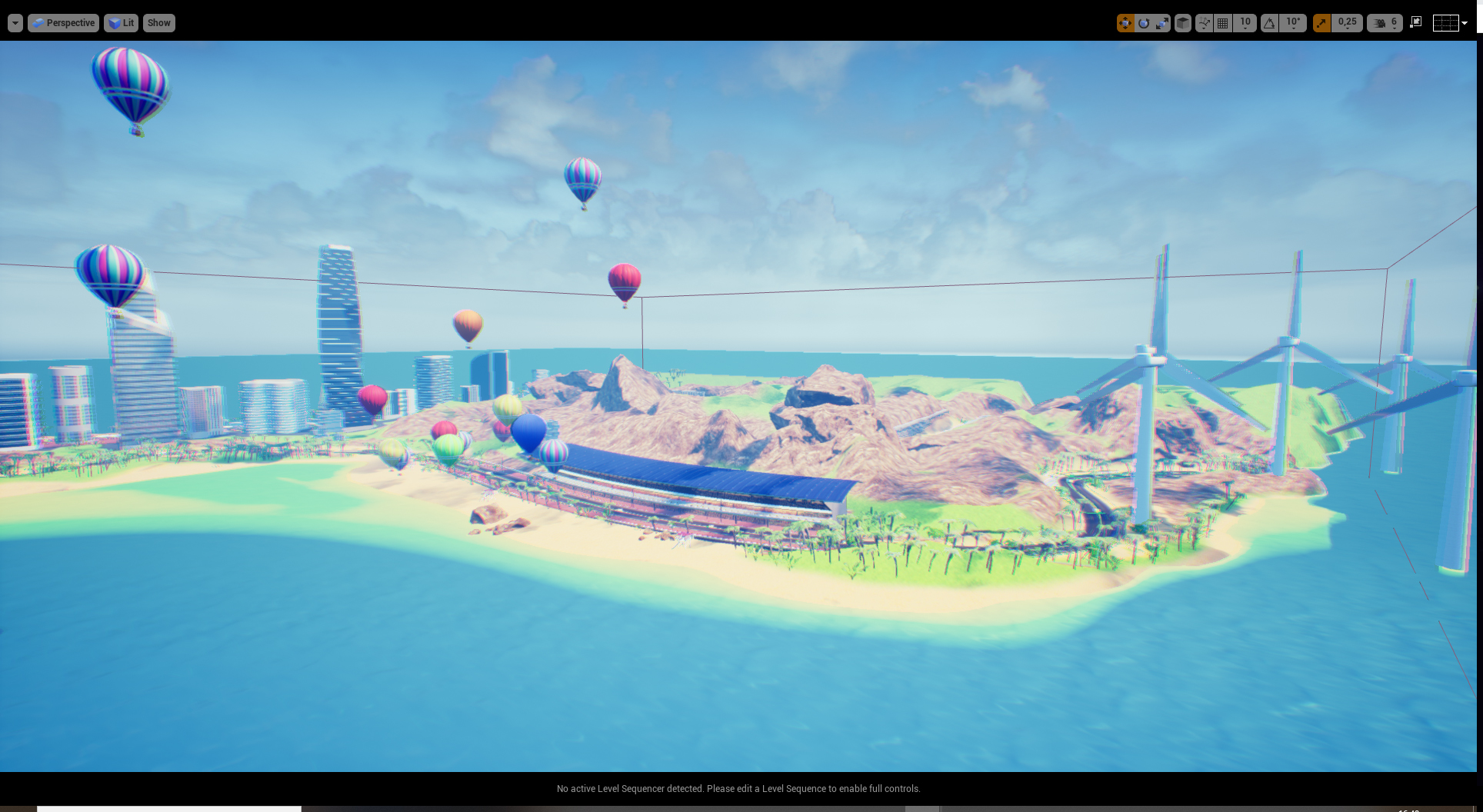Switch to the scale gizmo tool

point(1162,23)
